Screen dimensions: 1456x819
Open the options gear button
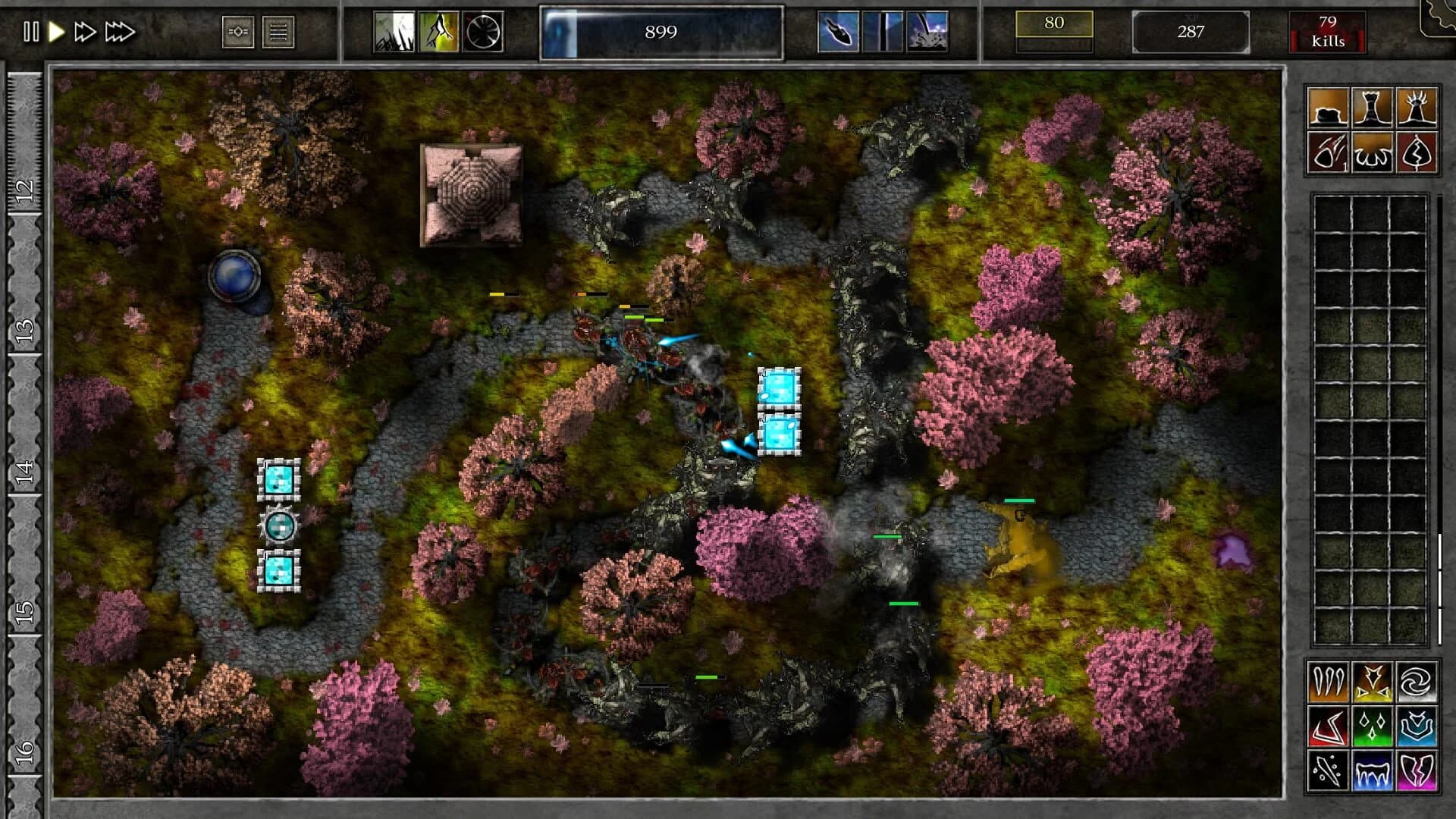tap(240, 32)
